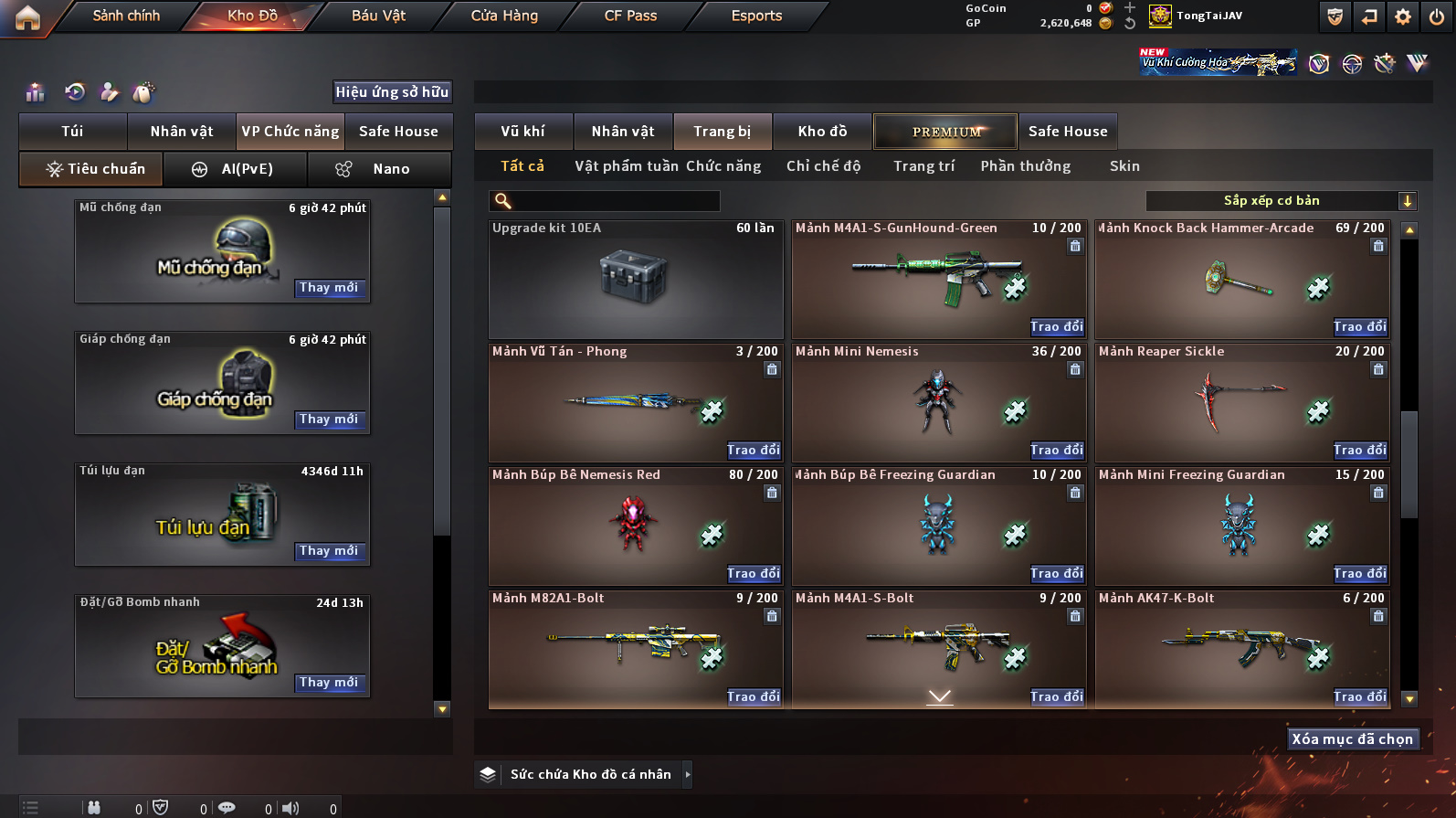The height and width of the screenshot is (818, 1456).
Task: Open the Sảnh chính lobby tab
Action: (x=126, y=16)
